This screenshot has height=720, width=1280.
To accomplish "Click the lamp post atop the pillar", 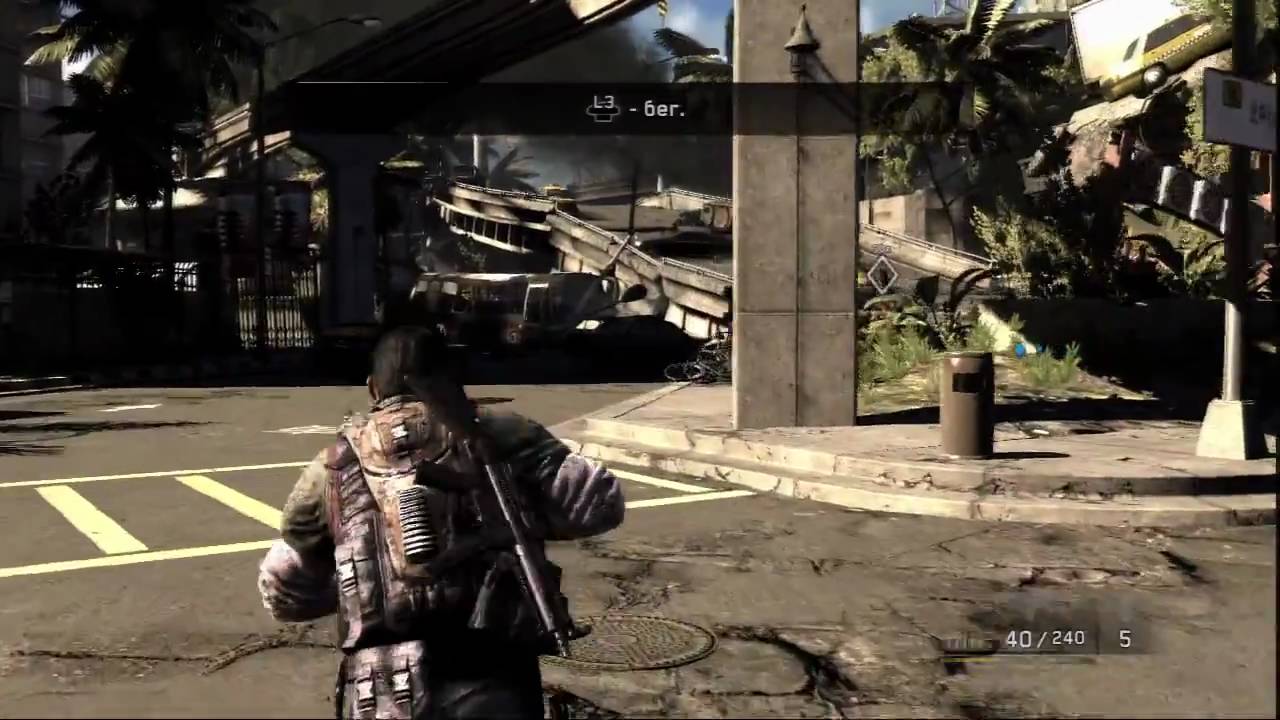I will [798, 45].
